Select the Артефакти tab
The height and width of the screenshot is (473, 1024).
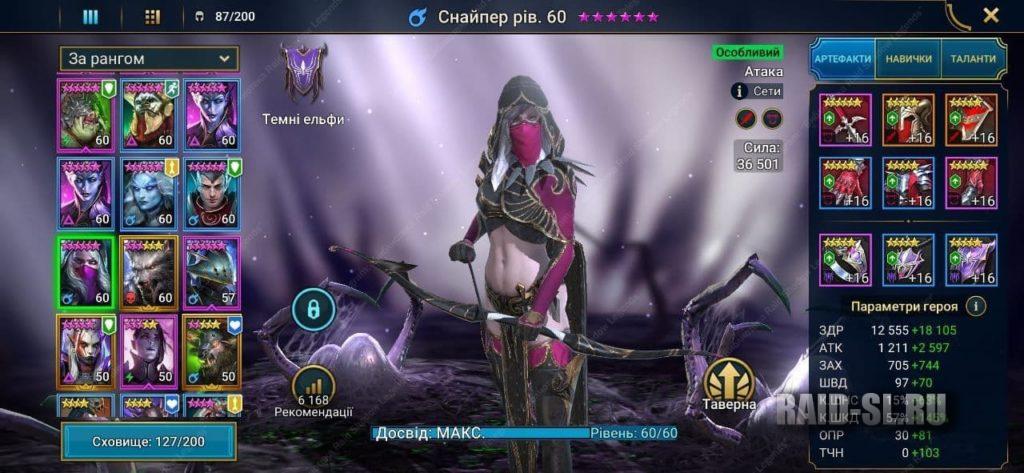coord(842,59)
